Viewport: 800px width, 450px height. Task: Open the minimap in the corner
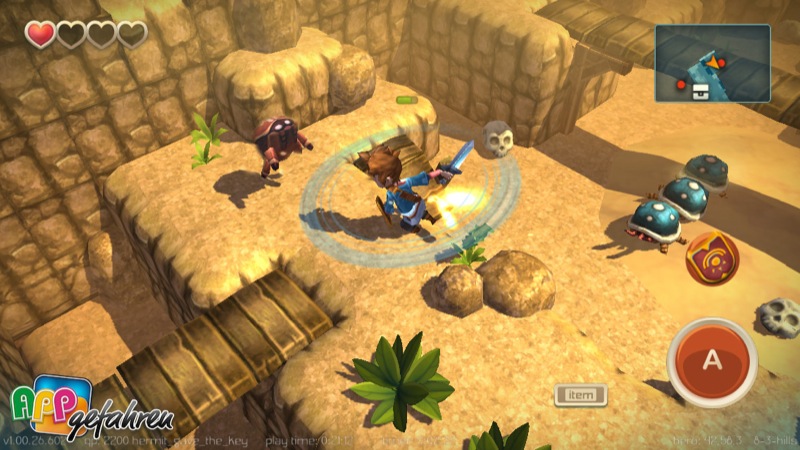[x=713, y=63]
